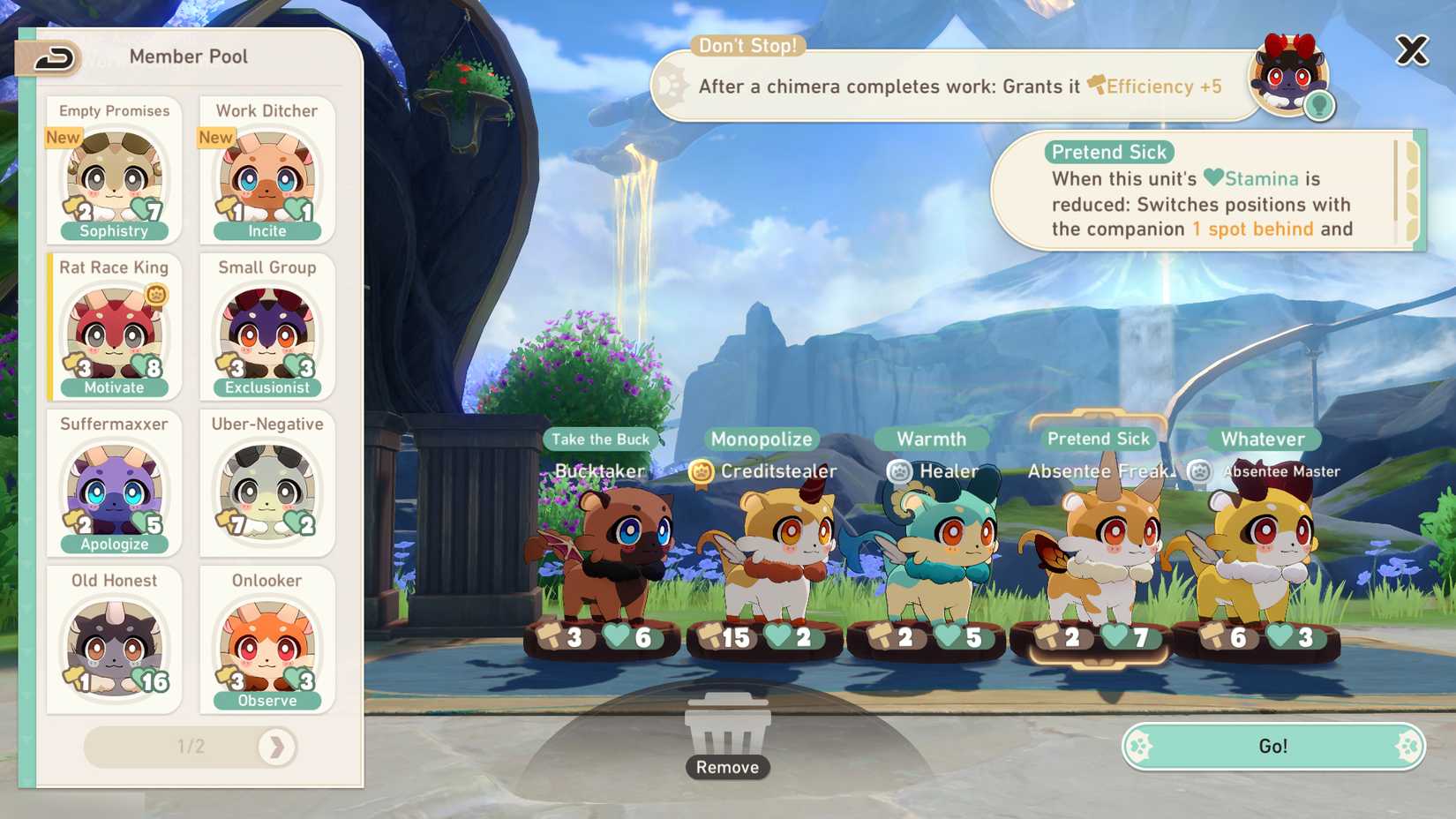1456x819 pixels.
Task: Open the Remove trash can tool
Action: [726, 733]
